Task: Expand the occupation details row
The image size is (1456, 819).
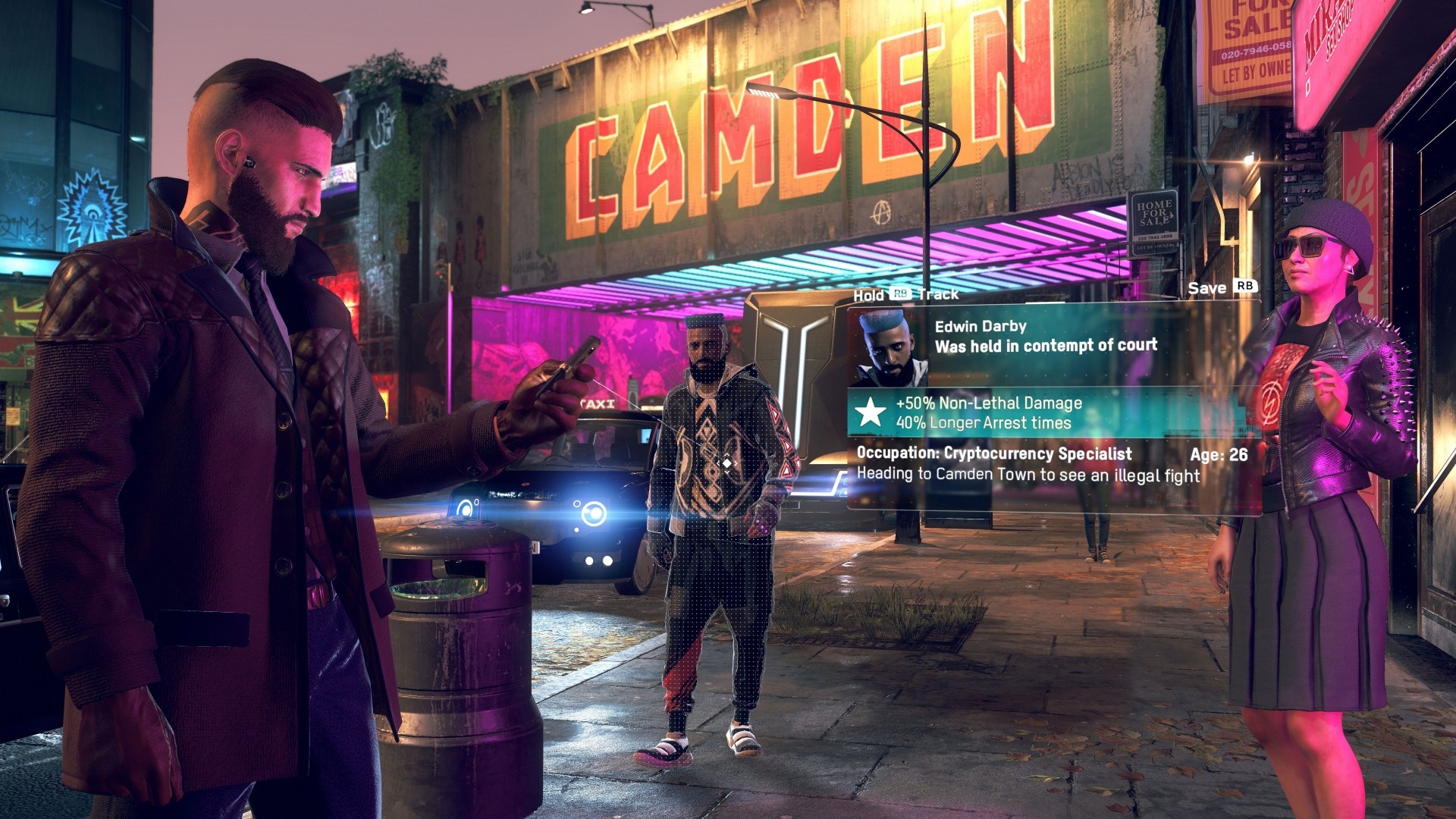Action: pyautogui.click(x=993, y=454)
